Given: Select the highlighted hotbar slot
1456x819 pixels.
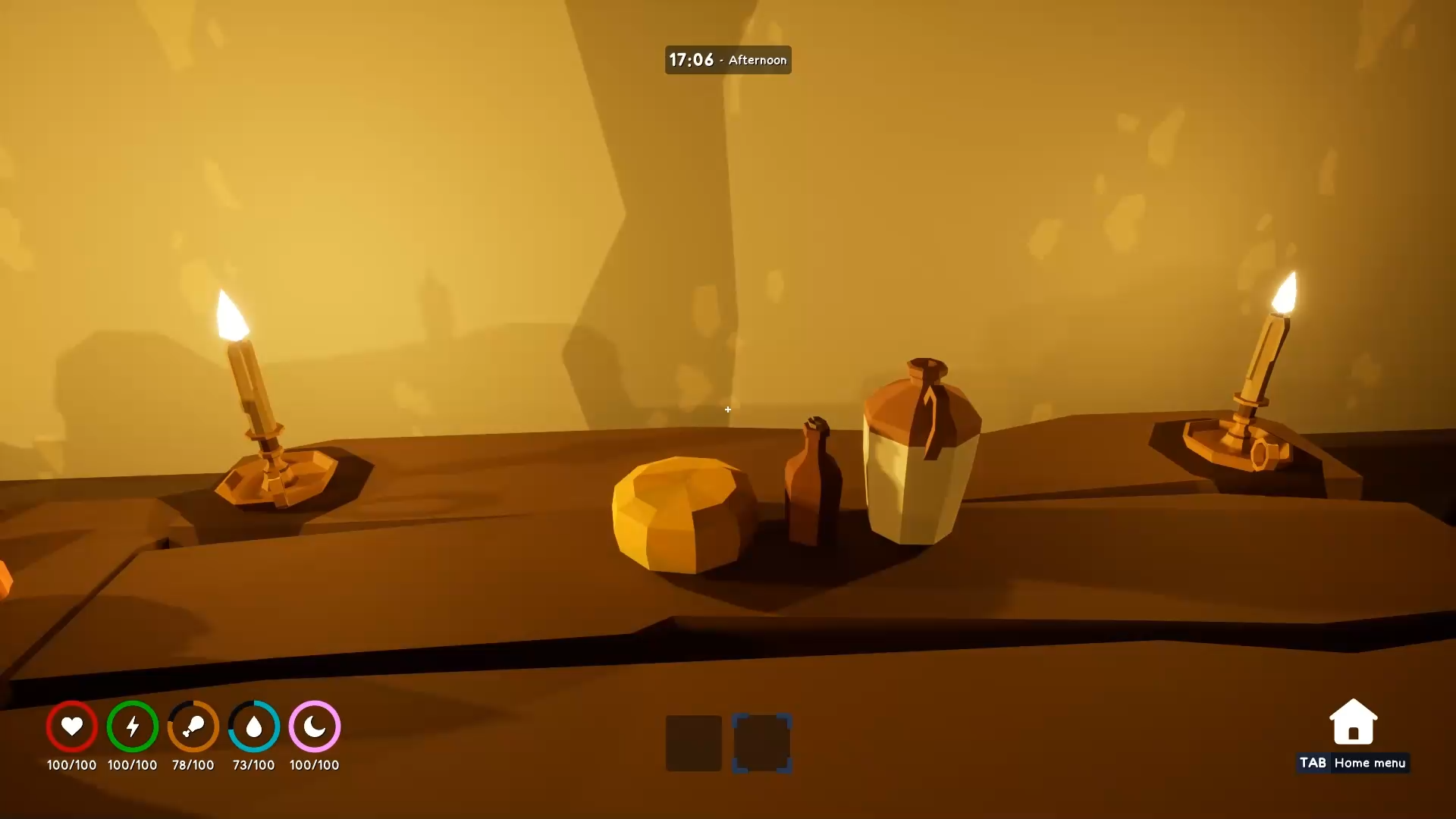Looking at the screenshot, I should (762, 744).
